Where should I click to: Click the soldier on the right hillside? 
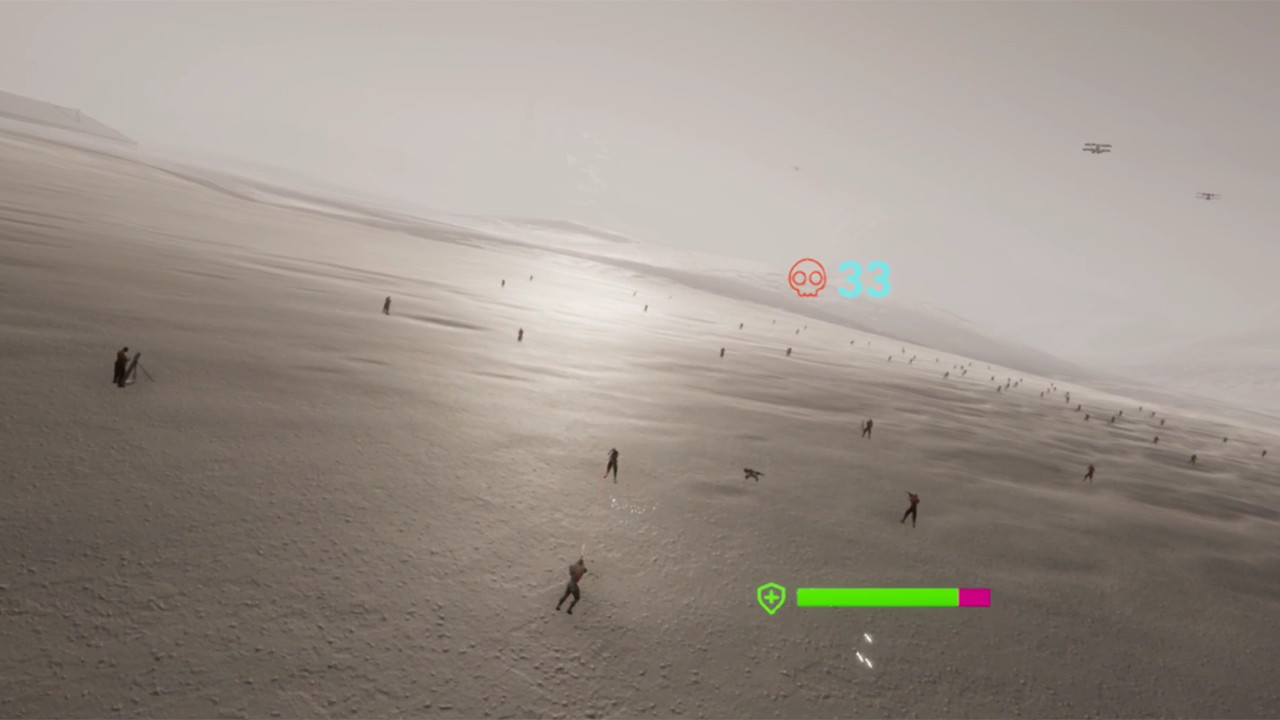[913, 506]
